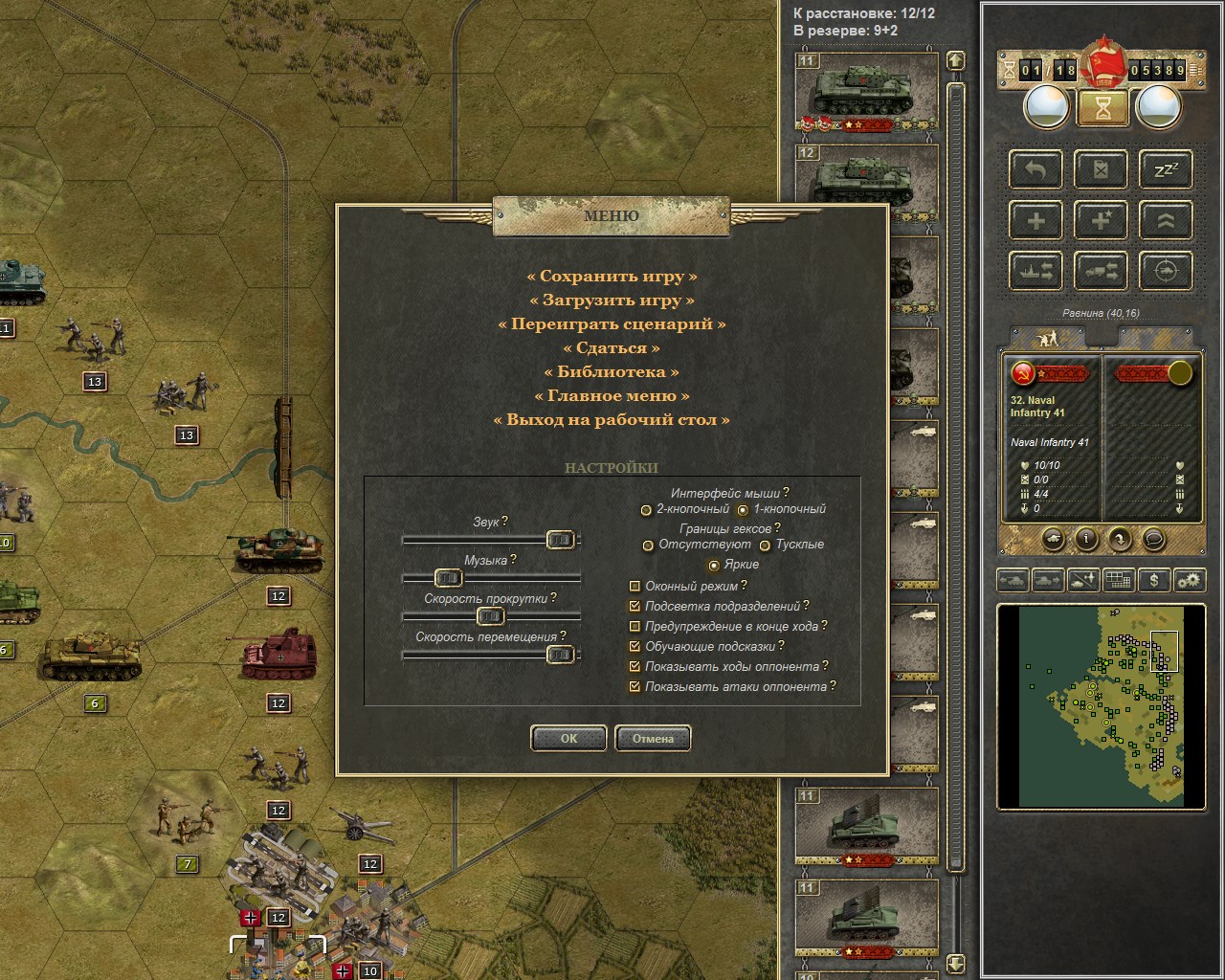Image resolution: width=1225 pixels, height=980 pixels.
Task: Open the «Библиотека» library
Action: coord(612,372)
